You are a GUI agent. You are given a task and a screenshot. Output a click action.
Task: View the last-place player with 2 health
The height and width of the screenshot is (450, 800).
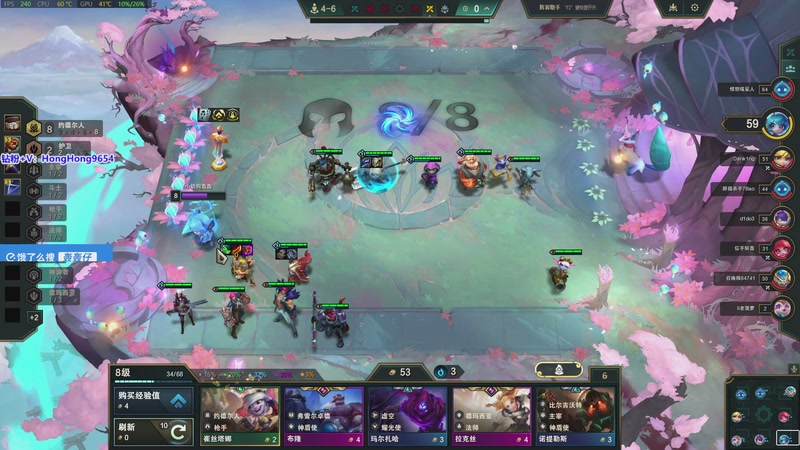tap(781, 308)
